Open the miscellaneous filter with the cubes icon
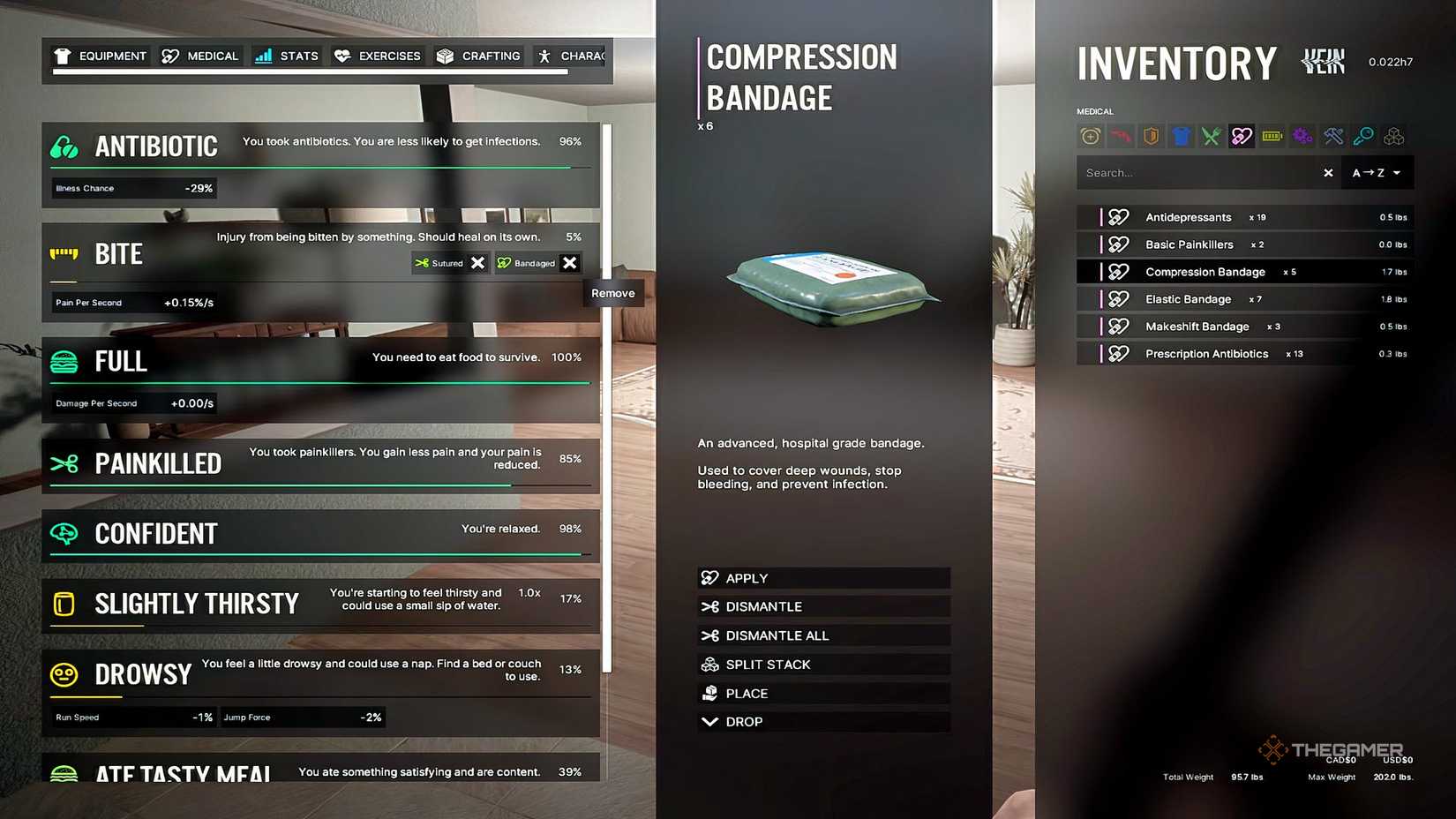The height and width of the screenshot is (819, 1456). 1392,136
